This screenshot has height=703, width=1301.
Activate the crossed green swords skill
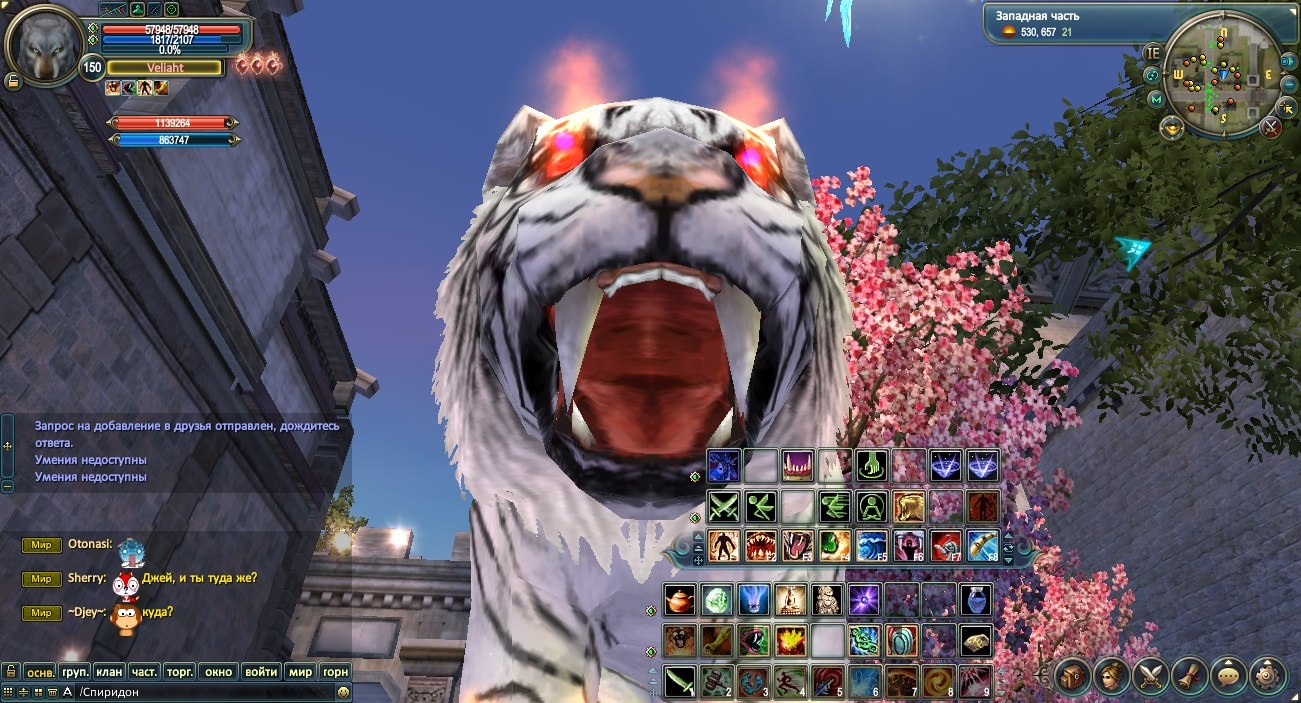coord(723,506)
